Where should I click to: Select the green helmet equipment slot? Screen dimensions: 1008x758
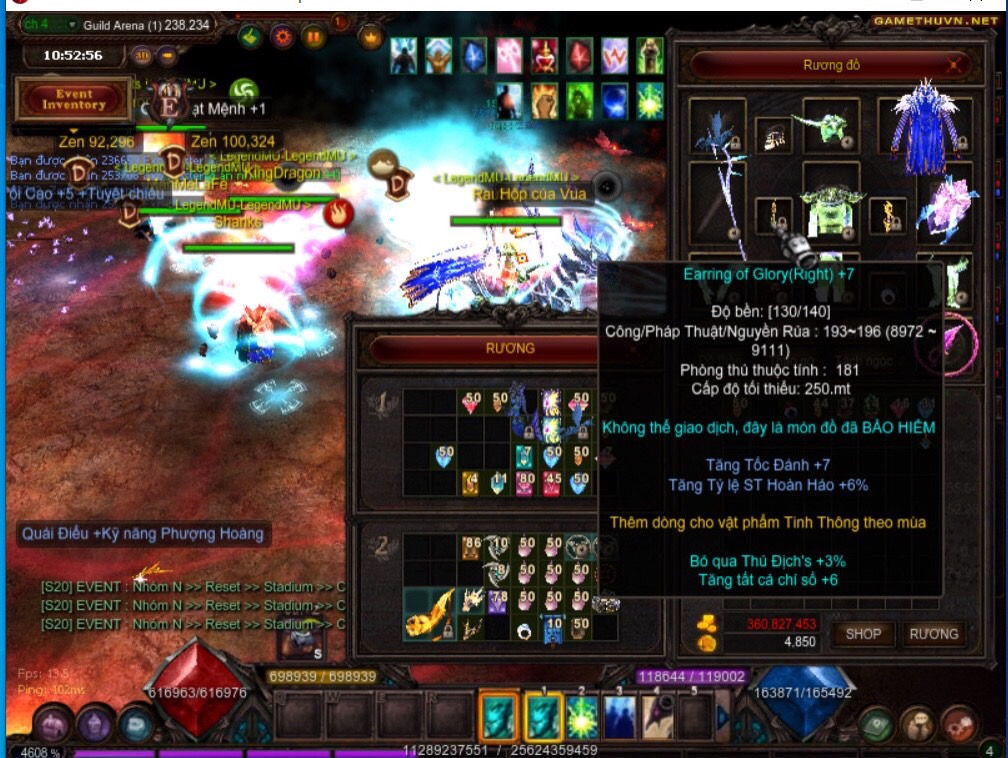click(x=829, y=124)
